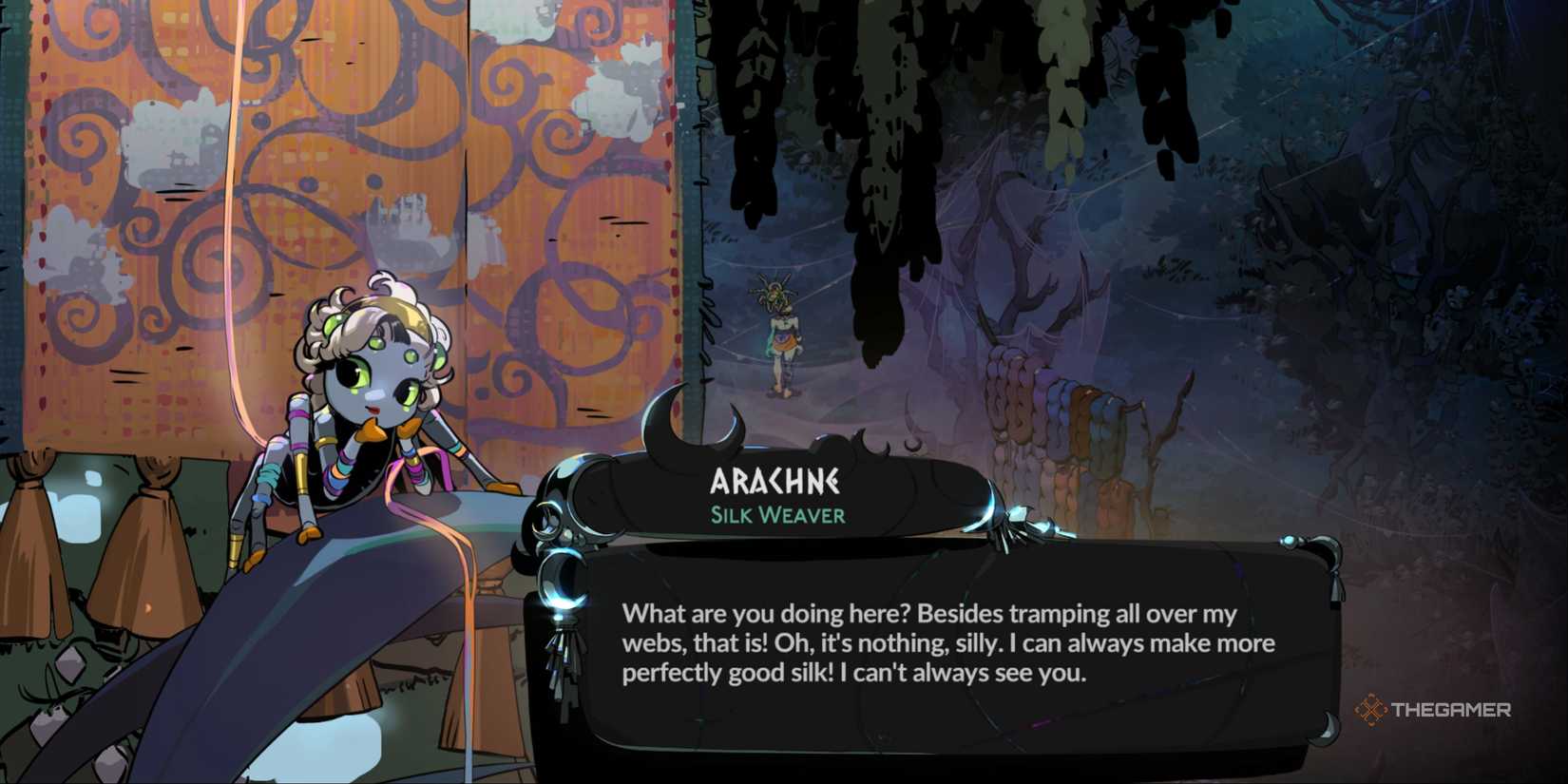Viewport: 1568px width, 784px height.
Task: Click the TheGamer logo icon
Action: tap(1369, 708)
